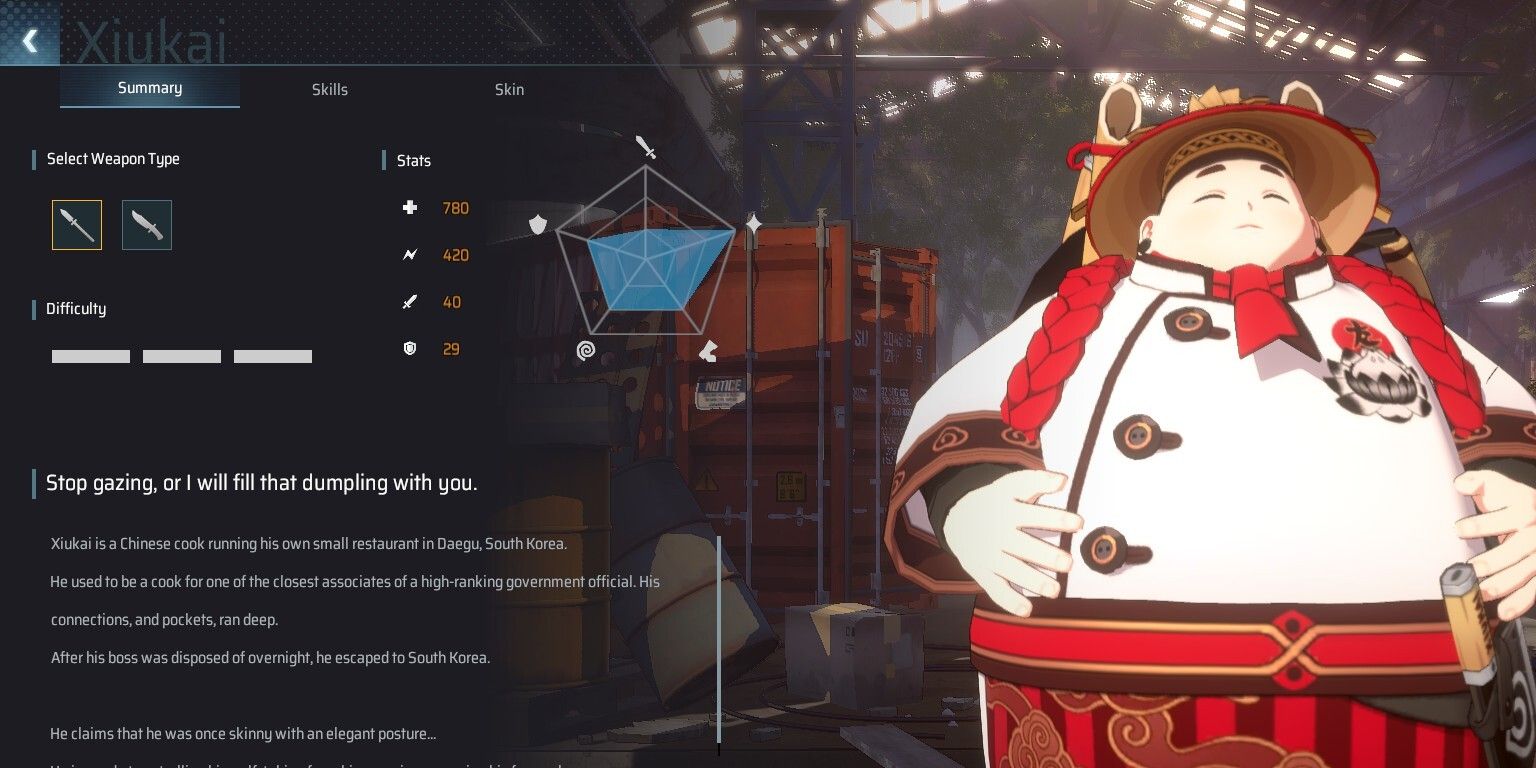This screenshot has height=768, width=1536.
Task: Click the middle difficulty bar
Action: pyautogui.click(x=181, y=356)
